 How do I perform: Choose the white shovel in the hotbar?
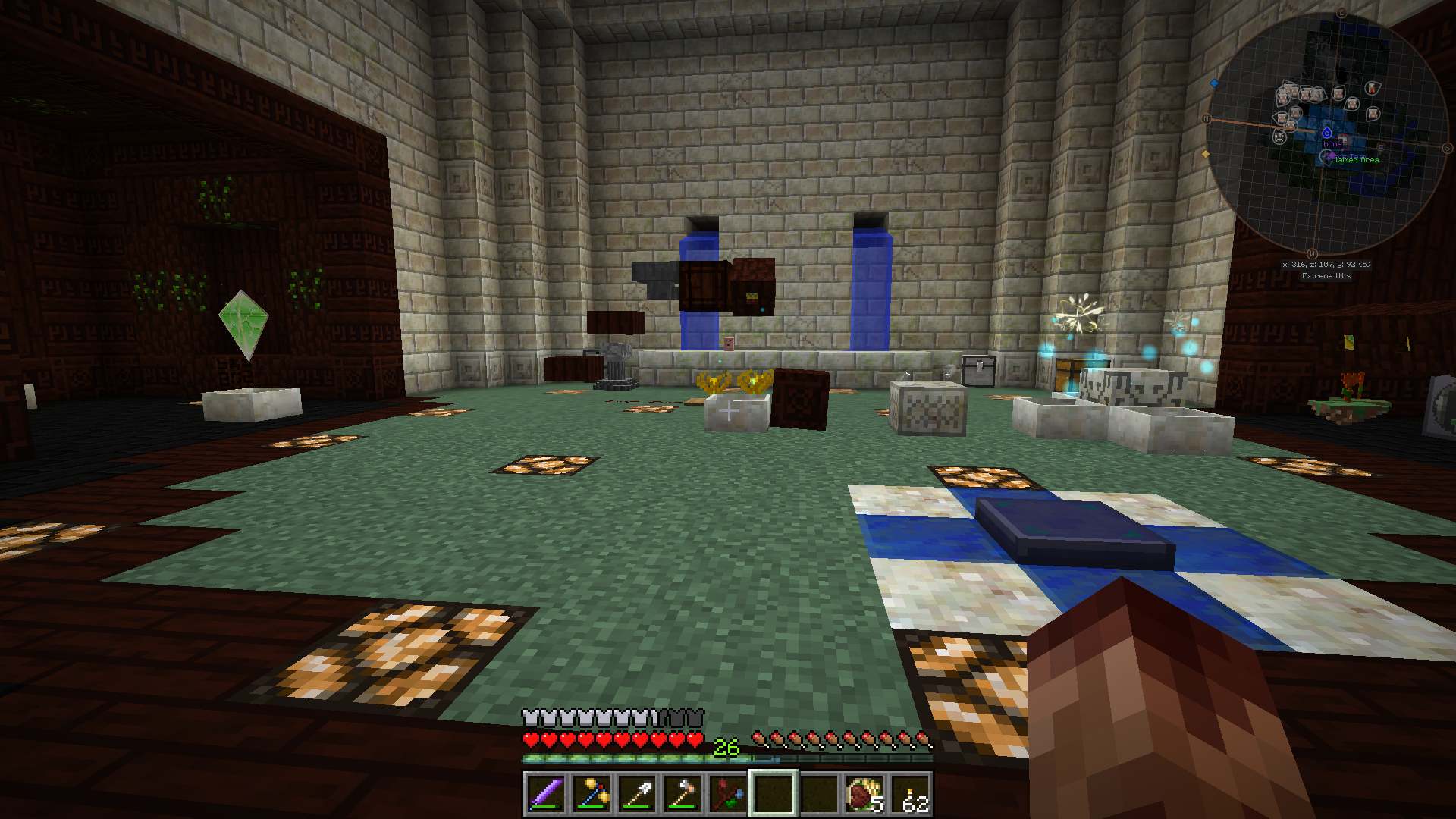(x=636, y=794)
